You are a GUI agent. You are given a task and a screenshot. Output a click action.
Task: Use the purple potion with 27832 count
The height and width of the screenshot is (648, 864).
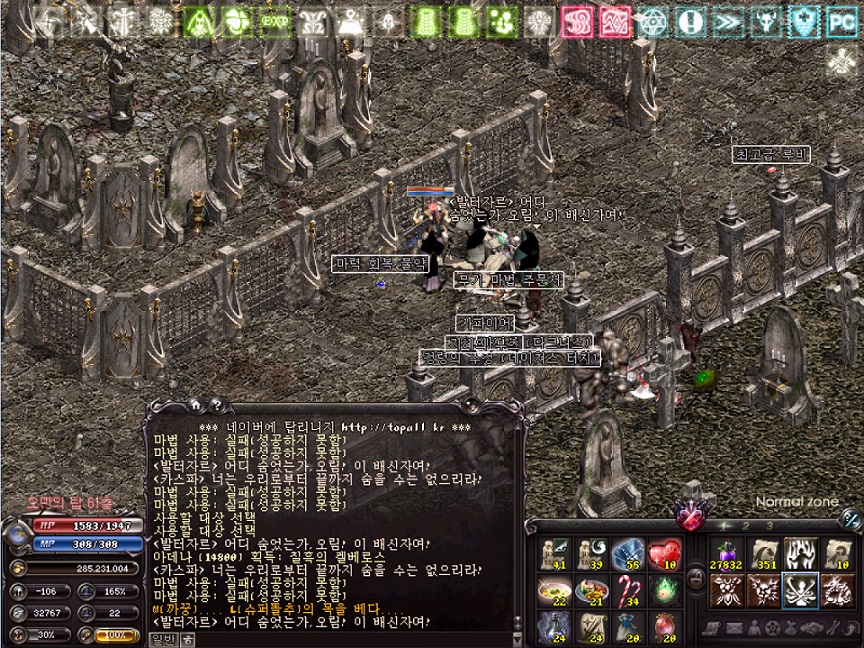coord(726,555)
